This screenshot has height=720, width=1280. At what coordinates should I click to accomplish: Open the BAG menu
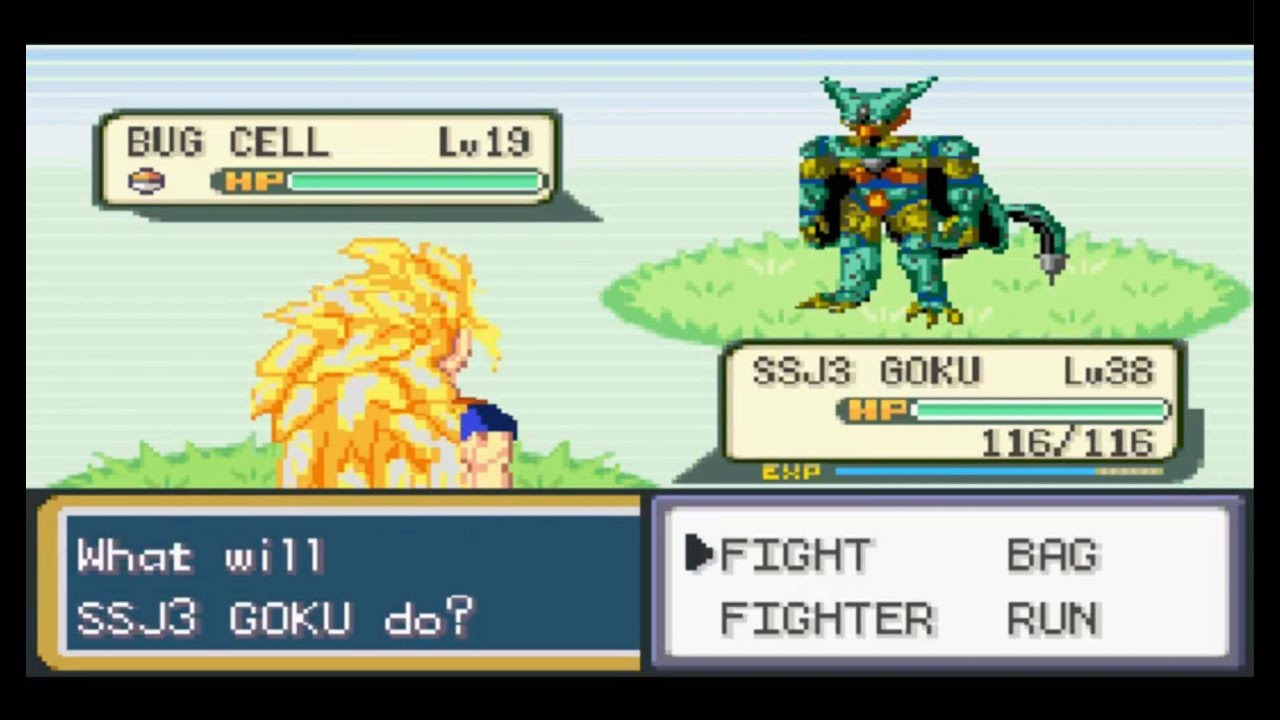point(1053,555)
